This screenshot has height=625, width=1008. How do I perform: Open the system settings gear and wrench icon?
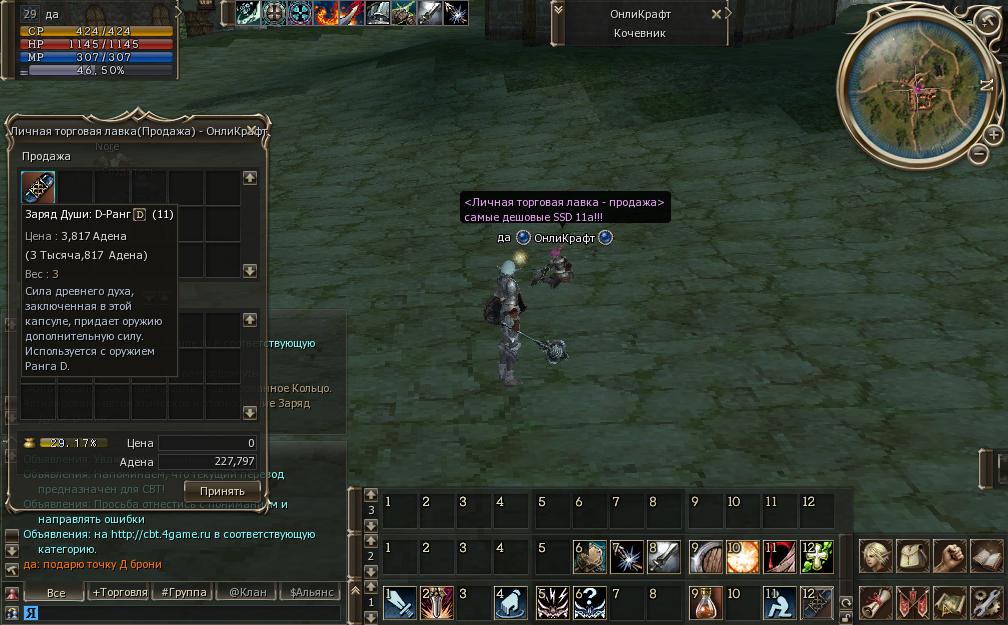click(x=987, y=602)
